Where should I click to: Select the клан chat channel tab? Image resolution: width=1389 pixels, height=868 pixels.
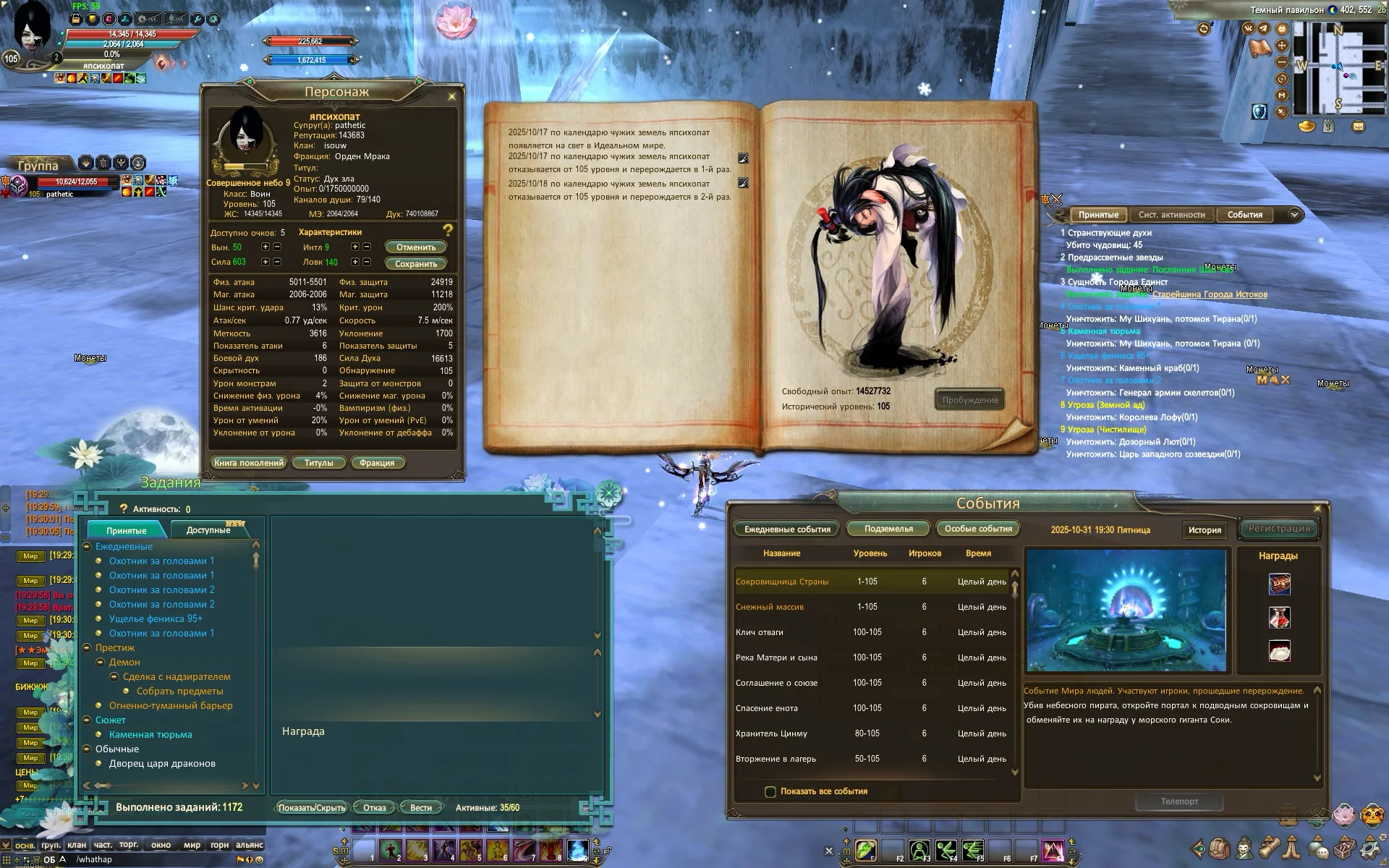[x=77, y=845]
